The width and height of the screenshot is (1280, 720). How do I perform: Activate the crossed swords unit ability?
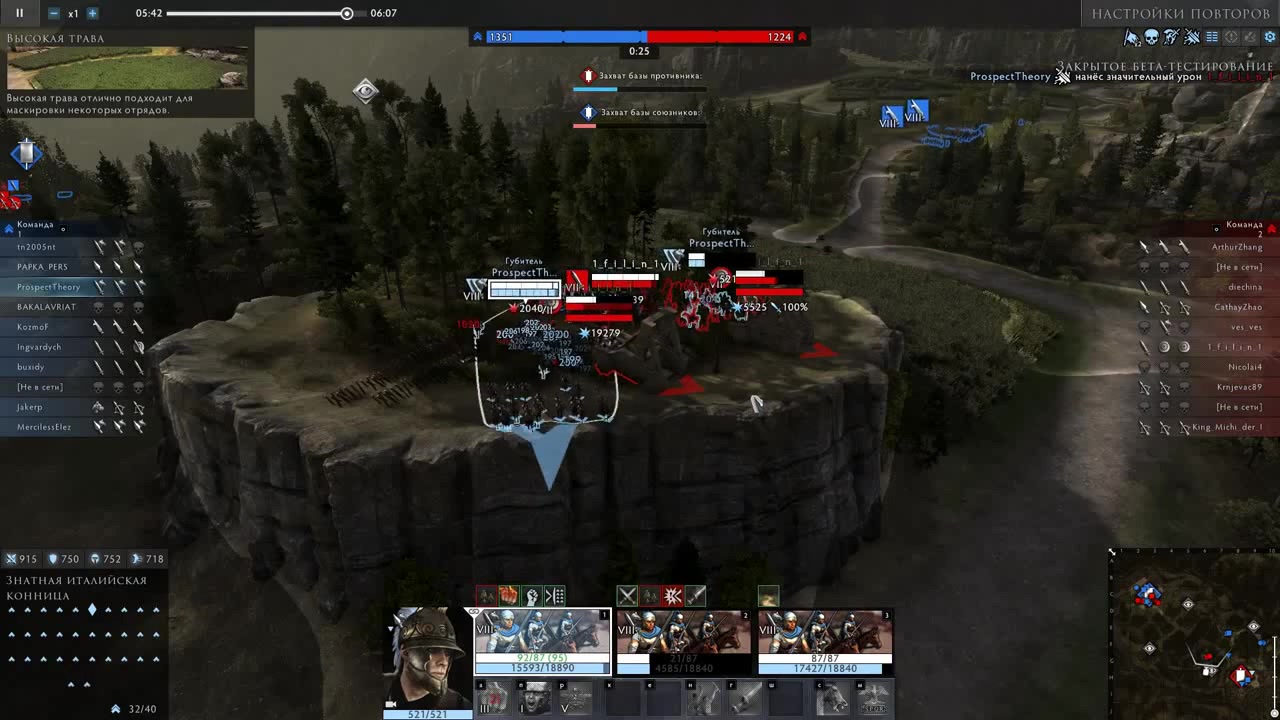pos(627,596)
